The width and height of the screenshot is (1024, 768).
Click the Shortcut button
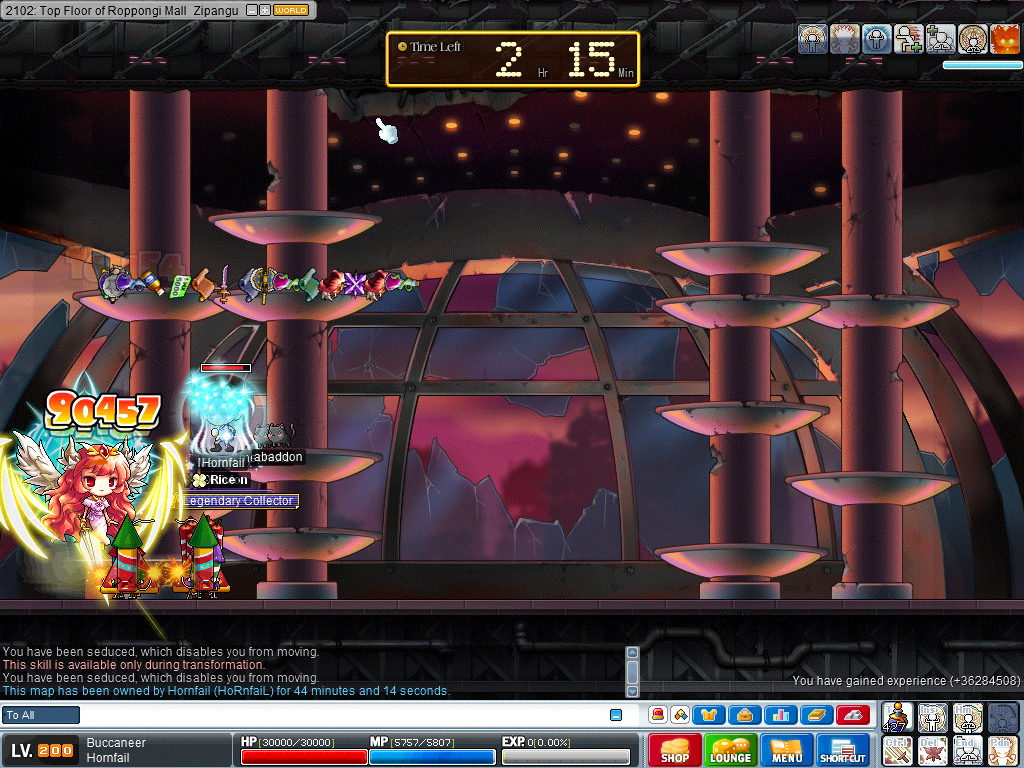click(x=843, y=750)
